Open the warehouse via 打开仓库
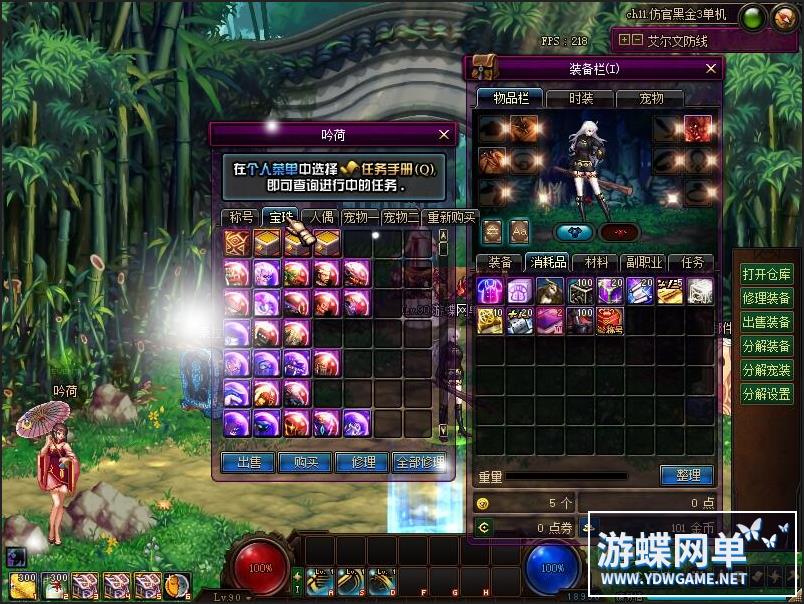804x604 pixels. (x=767, y=274)
